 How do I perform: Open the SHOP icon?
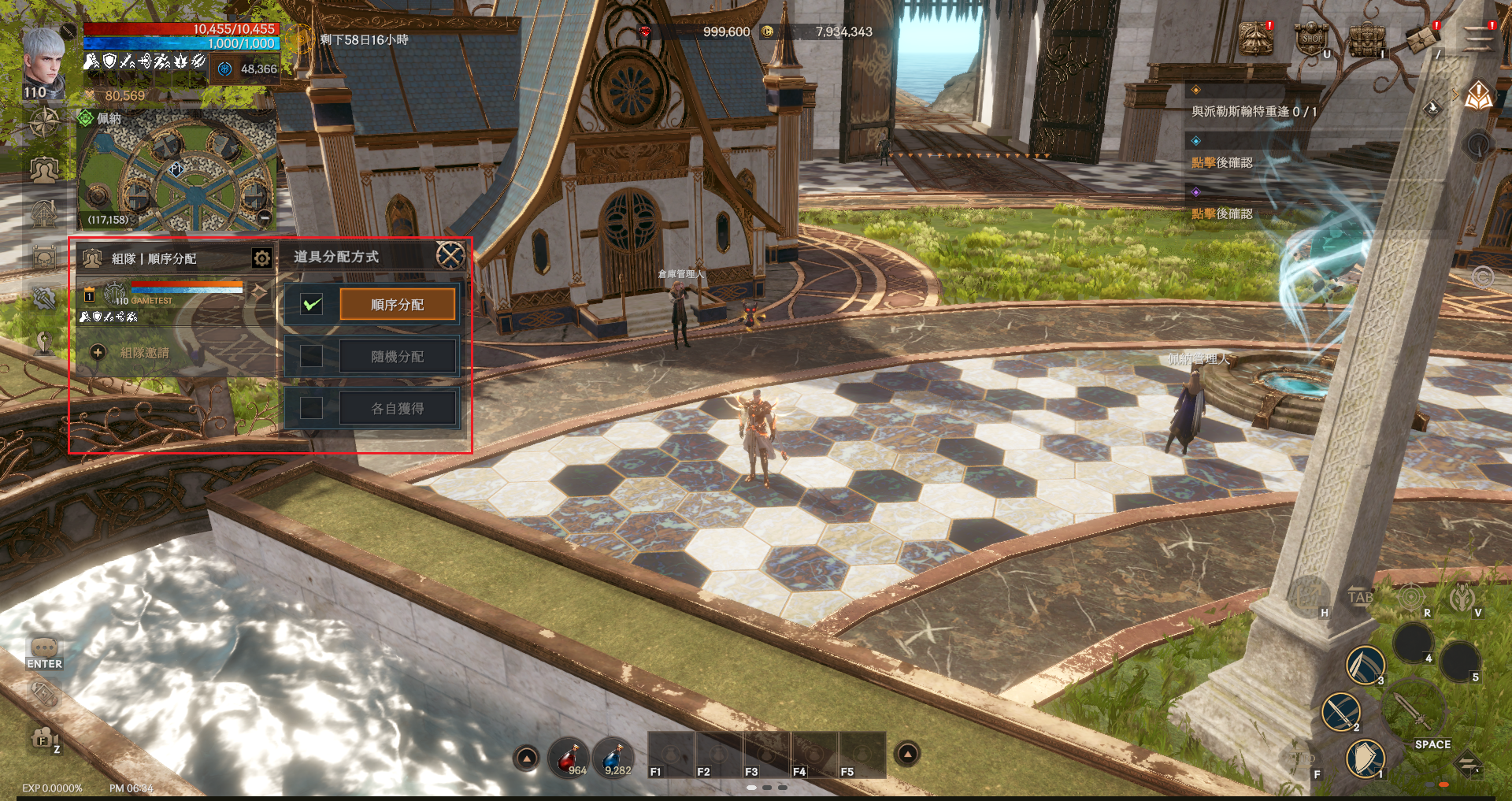1312,39
